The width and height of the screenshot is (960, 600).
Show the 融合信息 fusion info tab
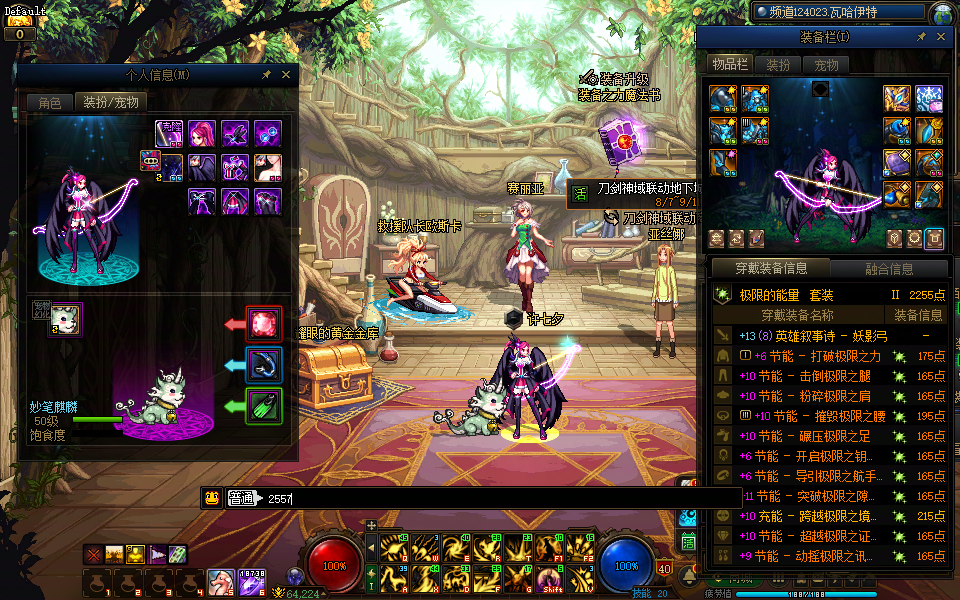pyautogui.click(x=889, y=268)
